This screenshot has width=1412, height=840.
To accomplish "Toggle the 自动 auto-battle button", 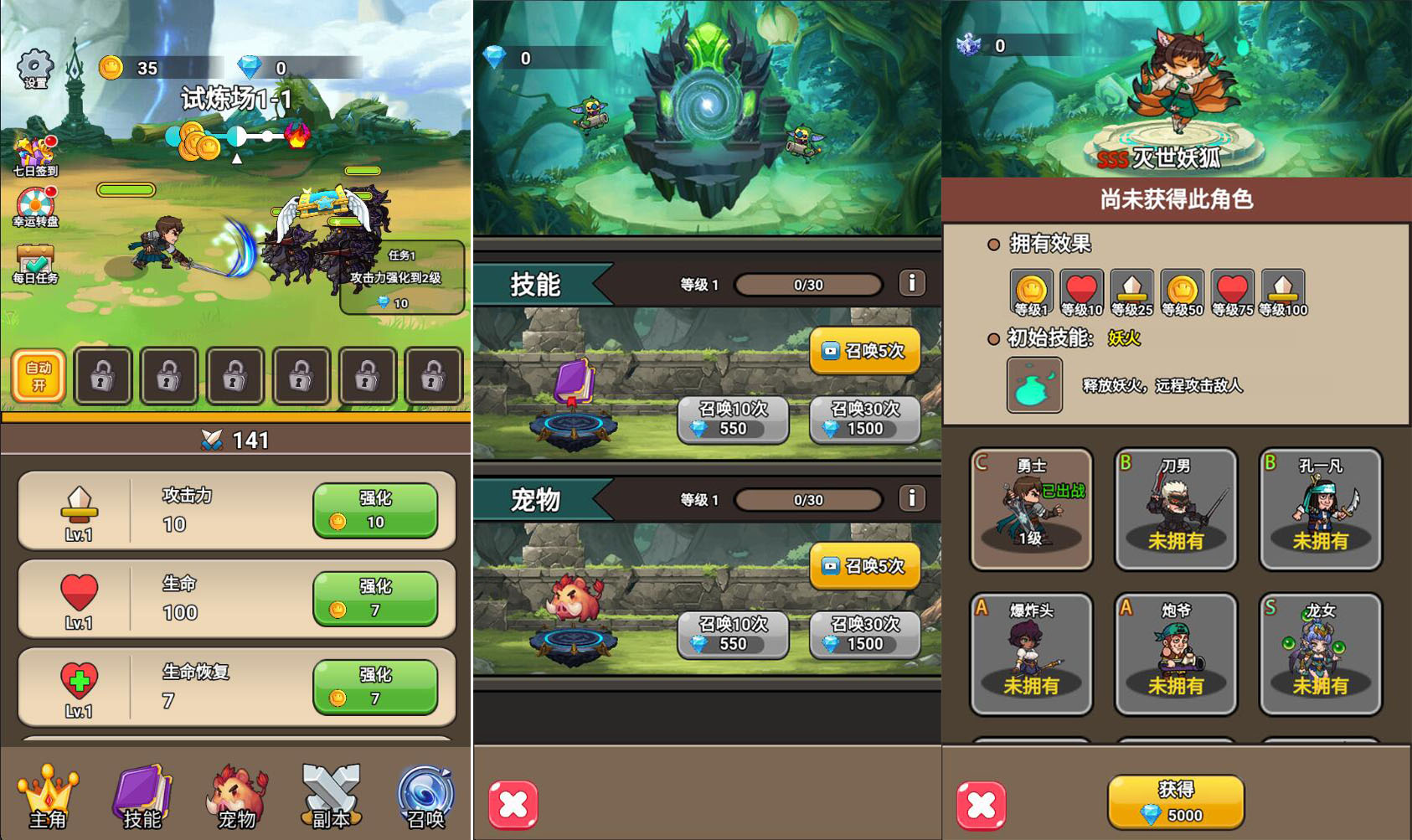I will point(39,376).
